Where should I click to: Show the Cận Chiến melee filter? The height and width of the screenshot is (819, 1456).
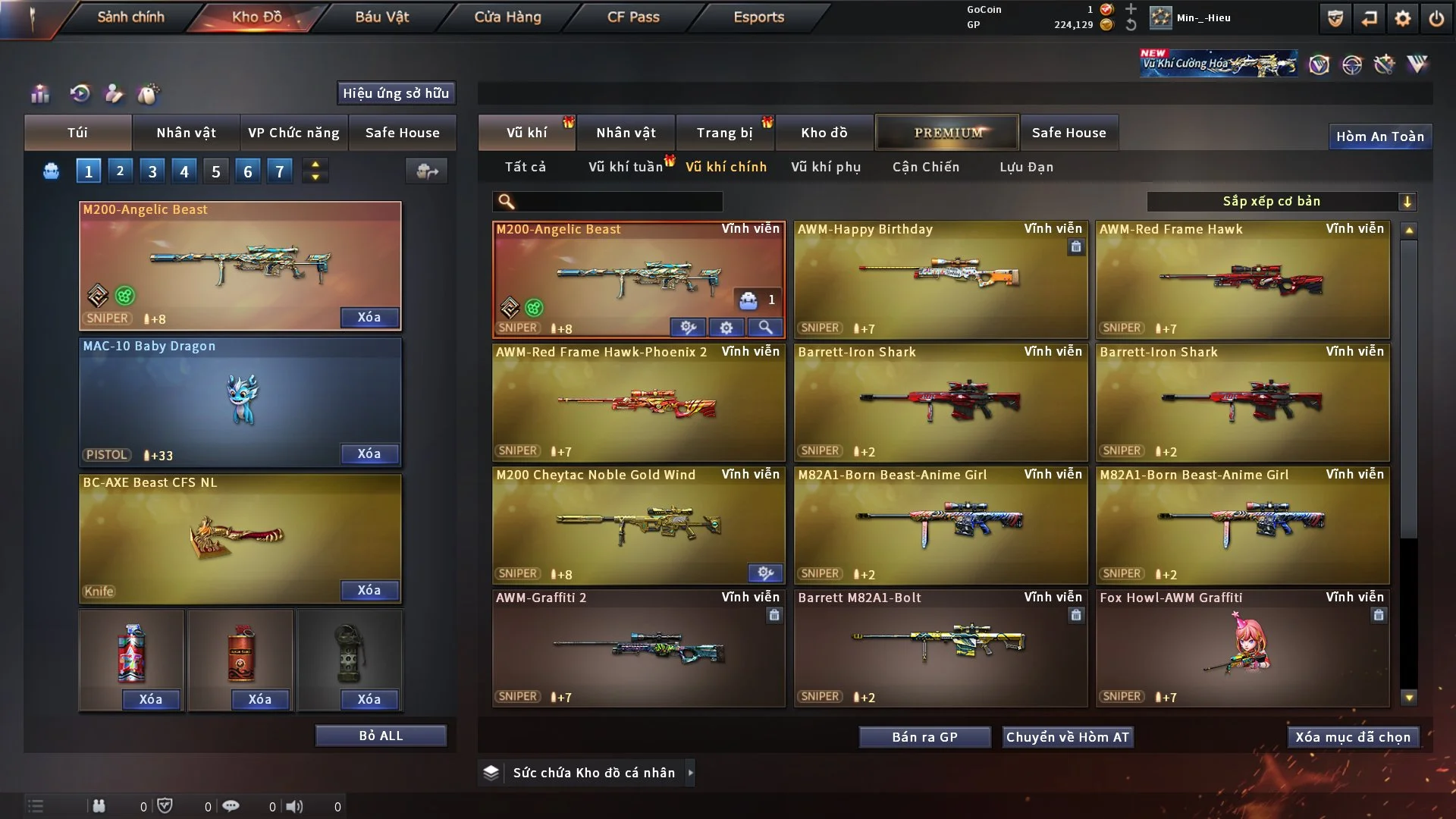pyautogui.click(x=926, y=167)
